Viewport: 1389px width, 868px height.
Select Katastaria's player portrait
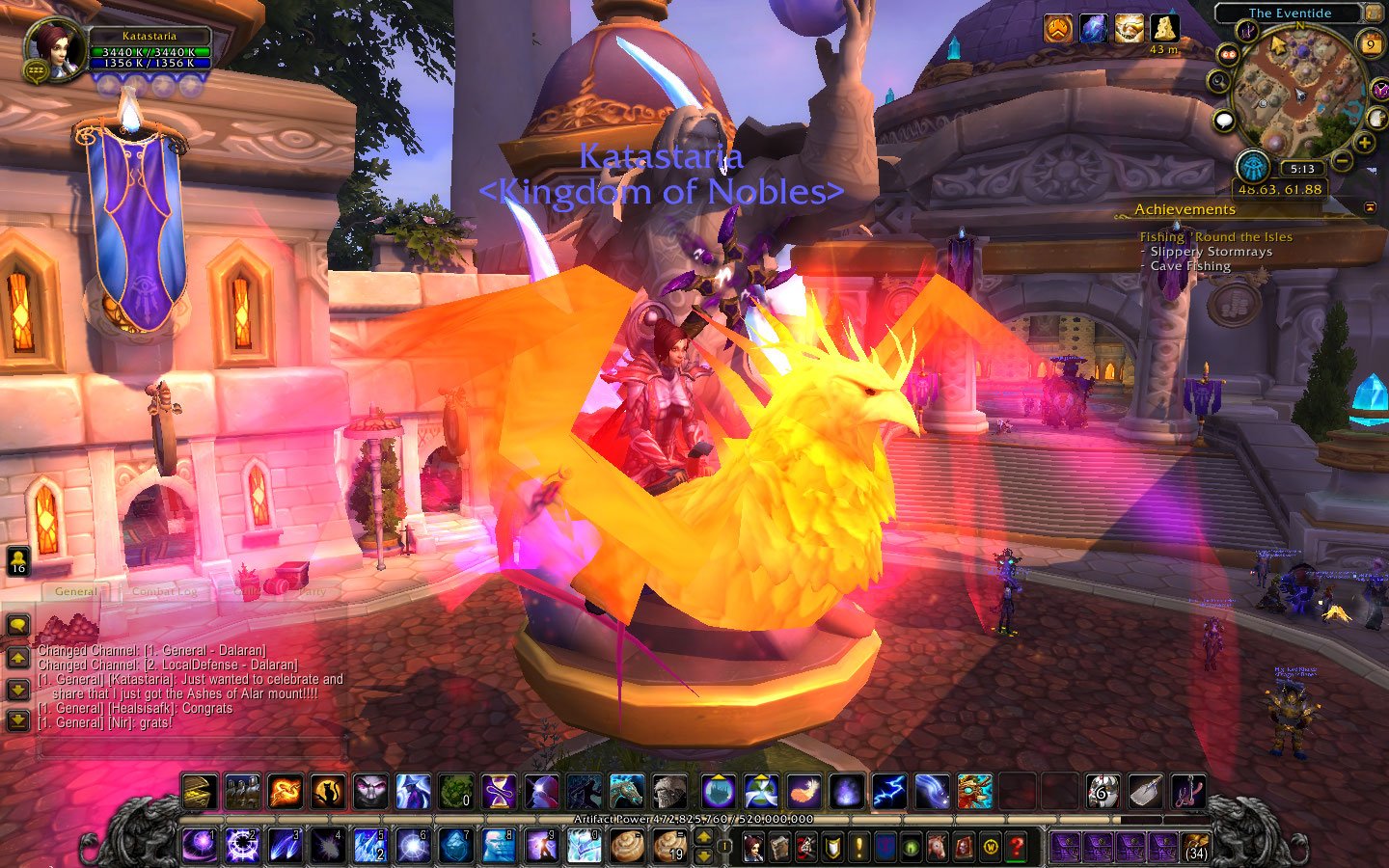pyautogui.click(x=55, y=48)
